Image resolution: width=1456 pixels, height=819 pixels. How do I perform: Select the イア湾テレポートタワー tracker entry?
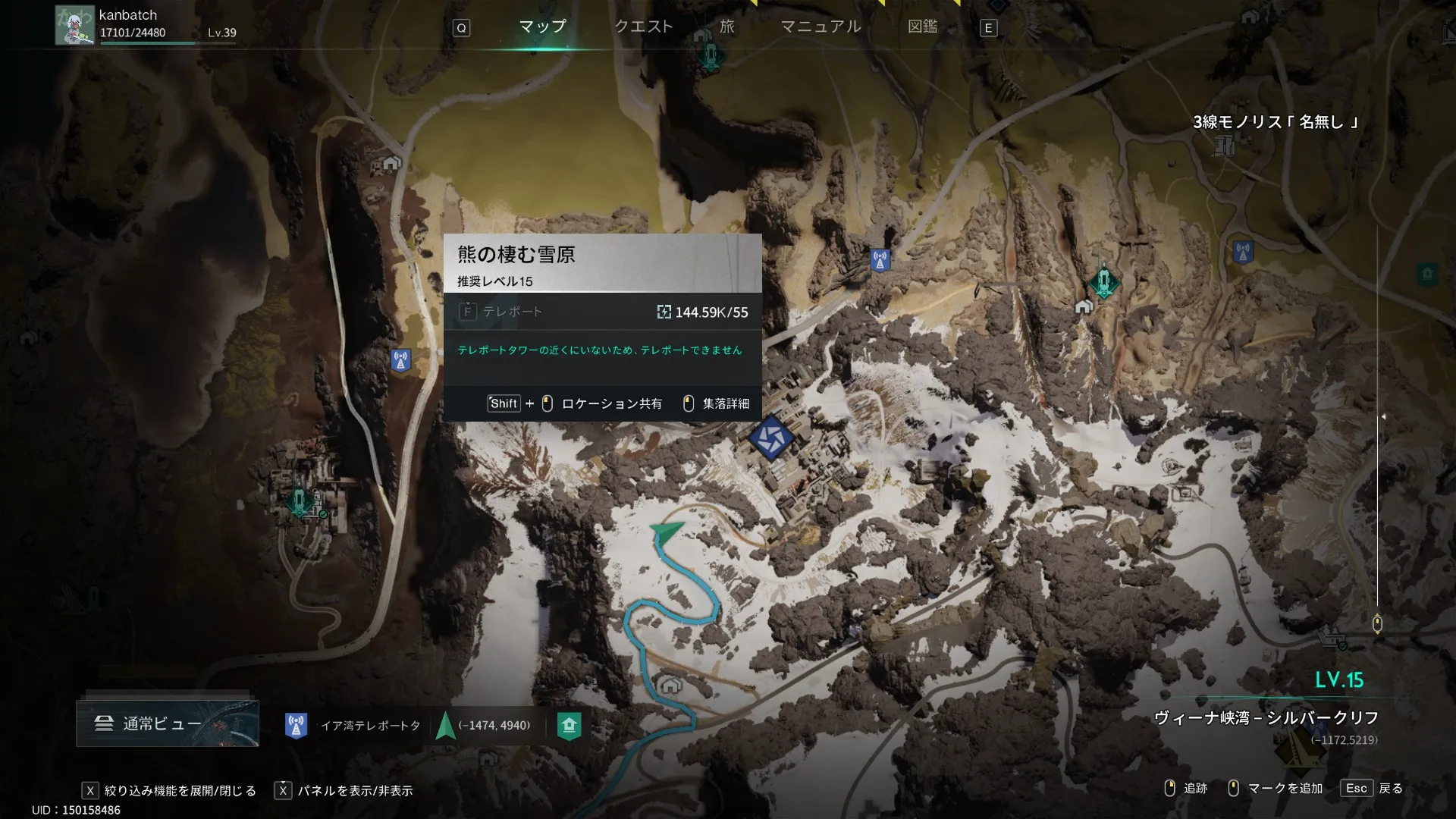(355, 726)
